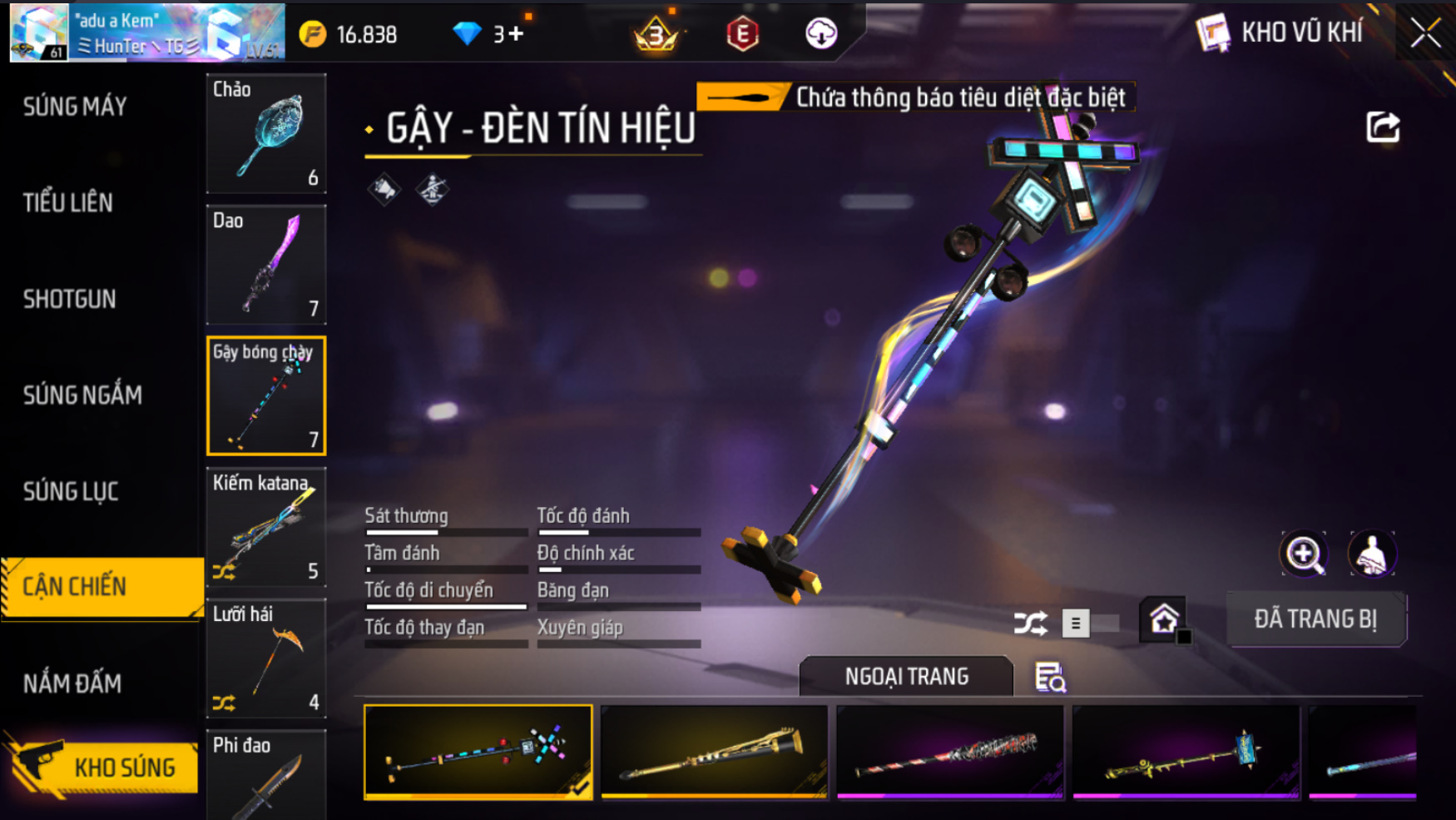The width and height of the screenshot is (1456, 820).
Task: Open the Phi đao weapon tile
Action: point(266,776)
